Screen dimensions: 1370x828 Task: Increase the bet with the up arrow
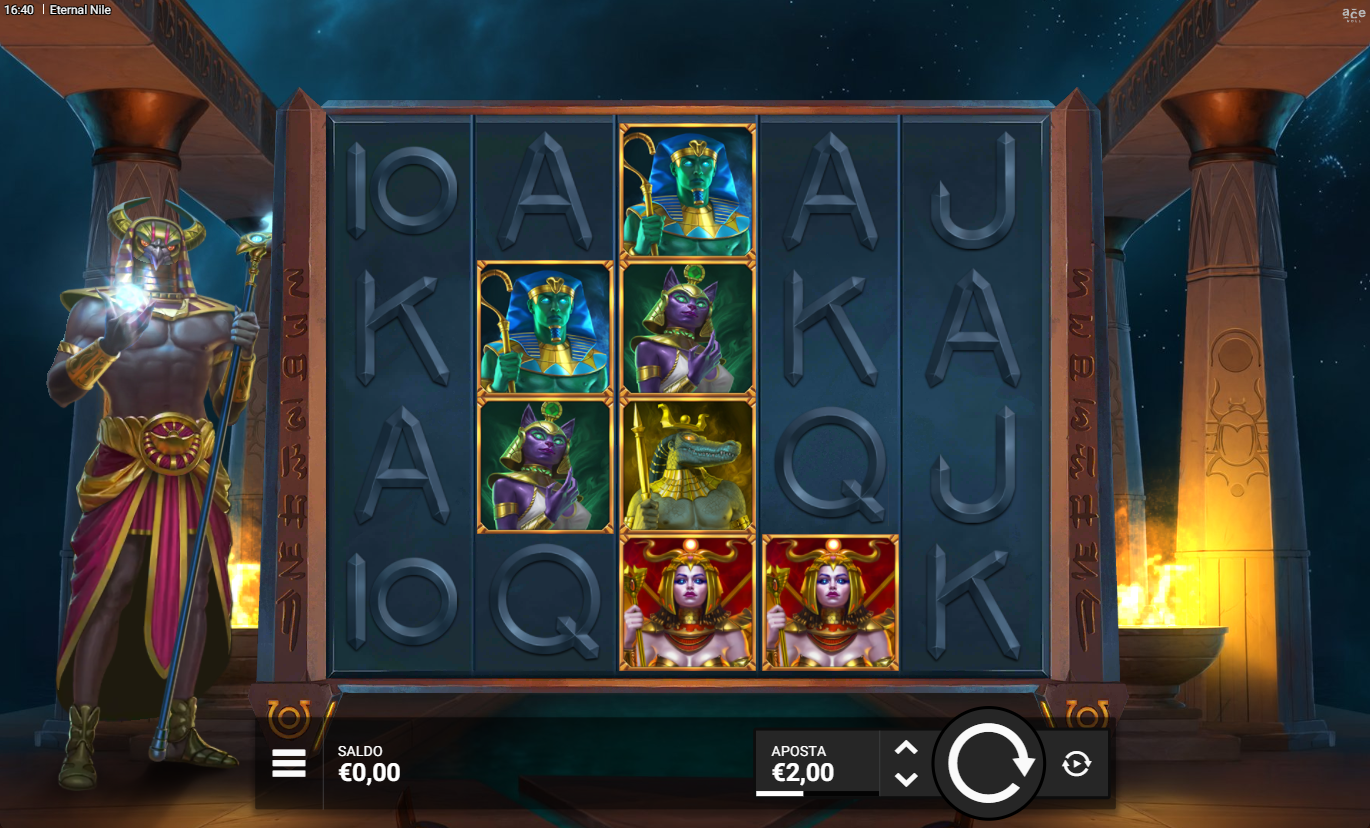(x=906, y=748)
